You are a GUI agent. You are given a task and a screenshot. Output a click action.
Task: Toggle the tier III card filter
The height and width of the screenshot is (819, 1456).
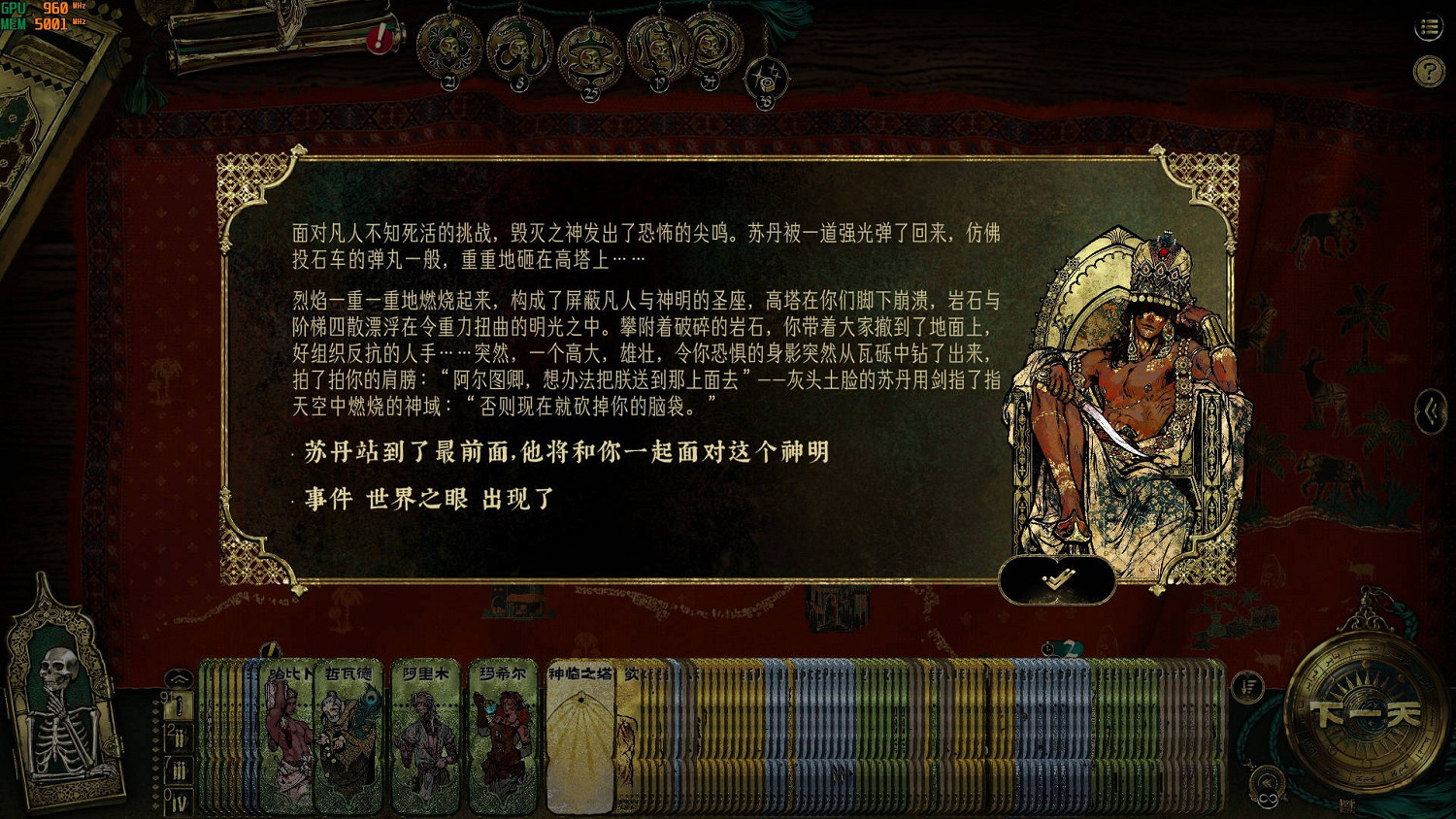pyautogui.click(x=178, y=770)
